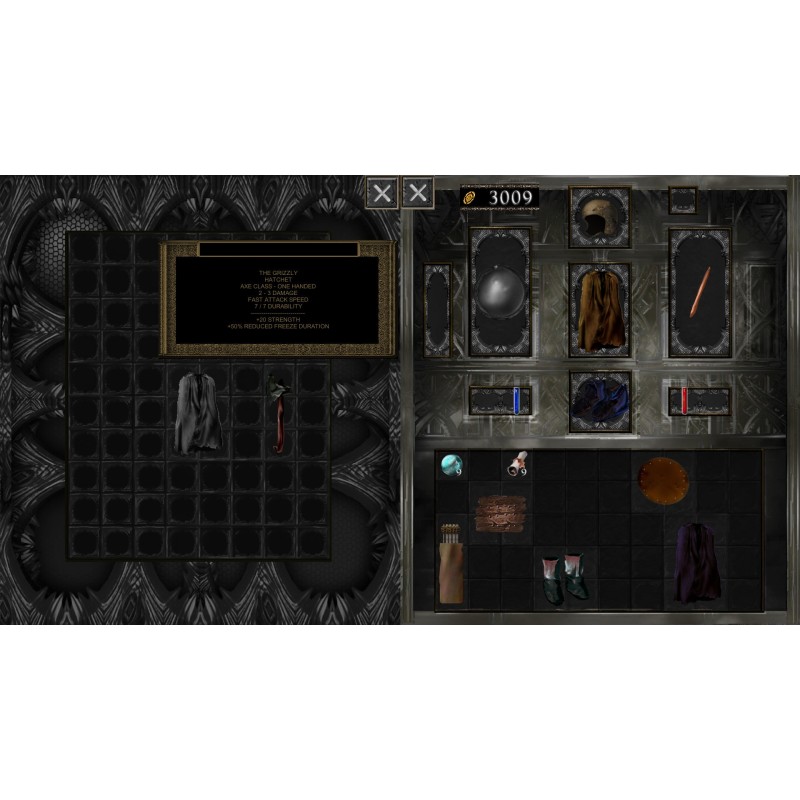Click the brown leather belt item
Image resolution: width=800 pixels, height=800 pixels.
pyautogui.click(x=500, y=514)
